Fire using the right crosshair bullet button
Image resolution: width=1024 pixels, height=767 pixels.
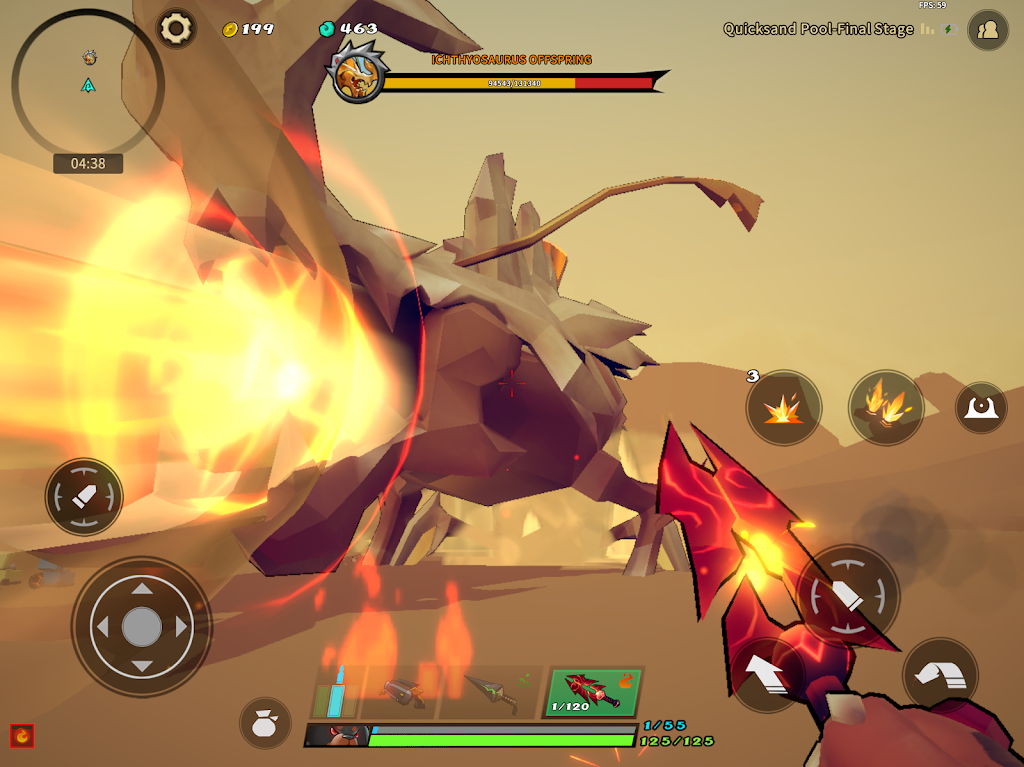click(848, 596)
